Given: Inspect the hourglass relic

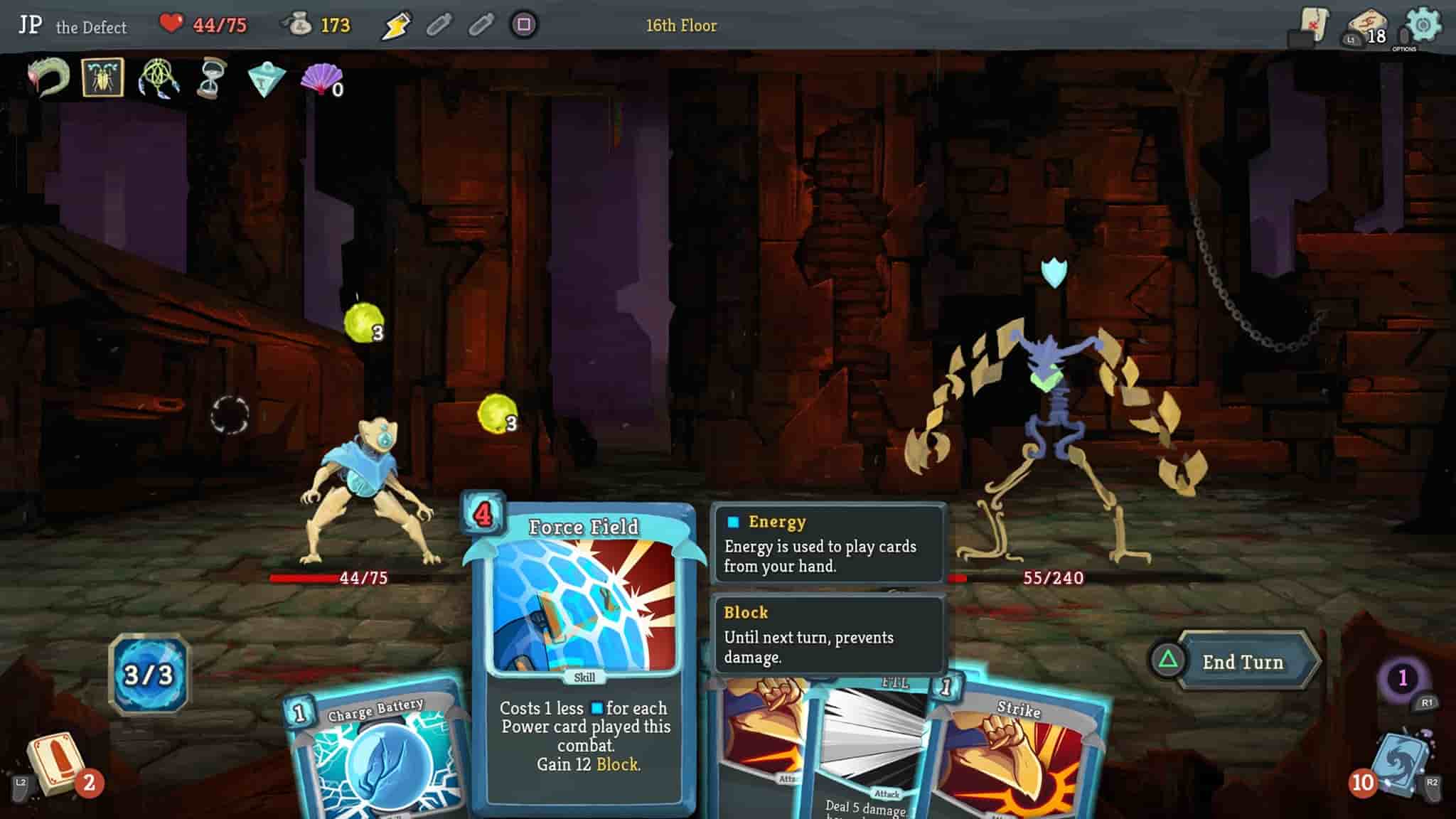Looking at the screenshot, I should 211,78.
